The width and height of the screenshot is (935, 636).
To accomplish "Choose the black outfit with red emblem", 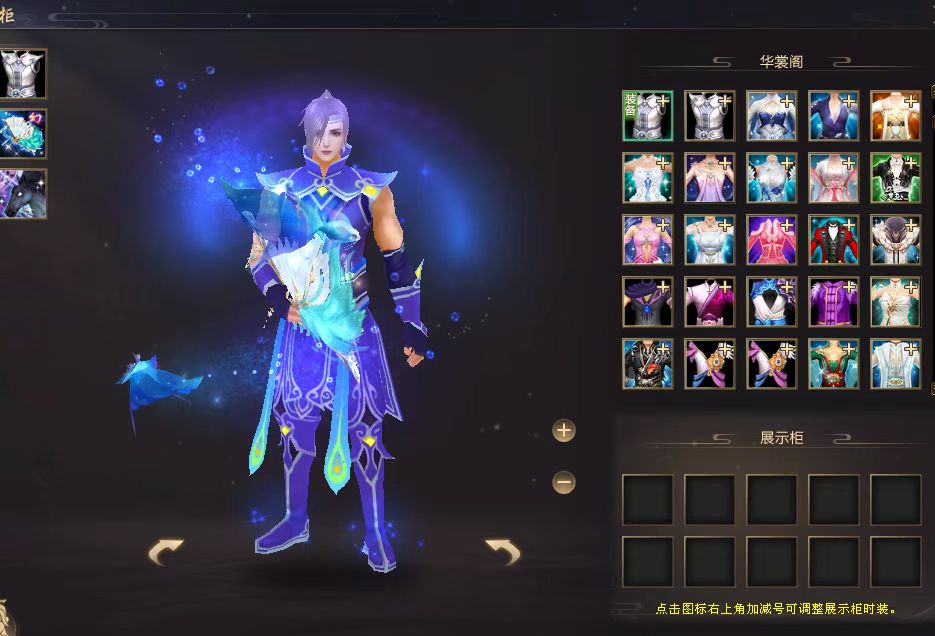I will coord(648,364).
